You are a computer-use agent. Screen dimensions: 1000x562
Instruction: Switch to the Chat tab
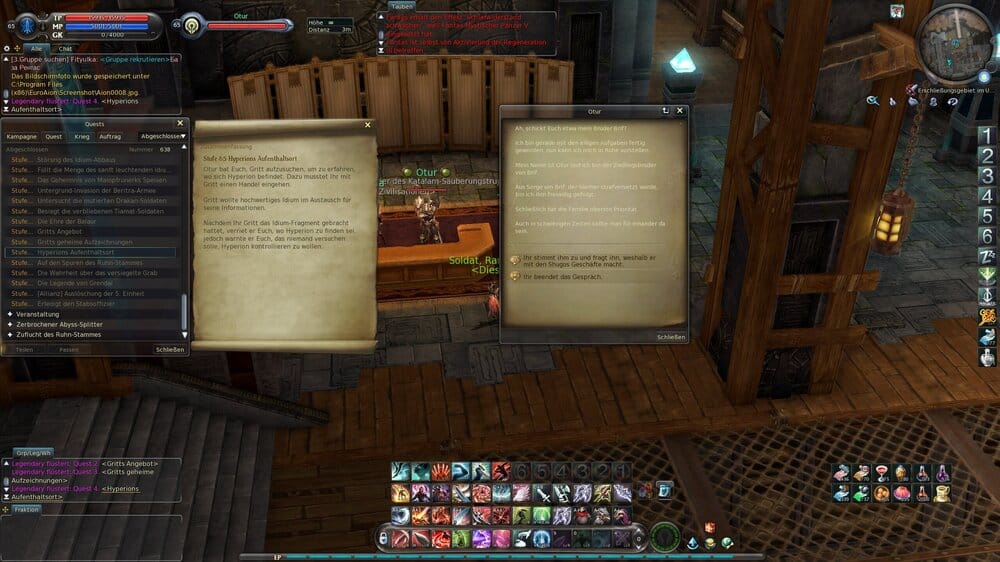point(66,48)
